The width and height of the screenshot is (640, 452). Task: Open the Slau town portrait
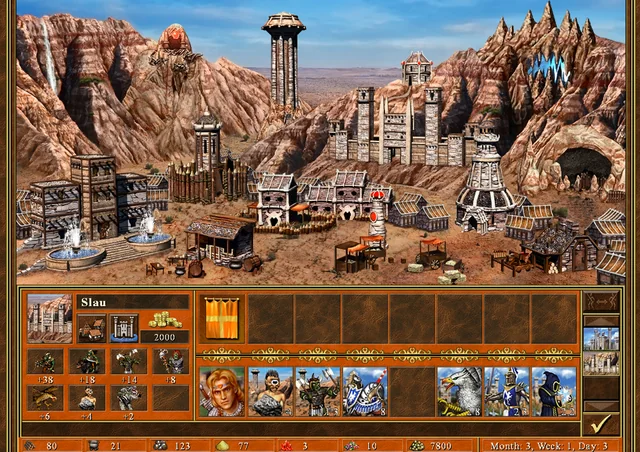coord(50,317)
